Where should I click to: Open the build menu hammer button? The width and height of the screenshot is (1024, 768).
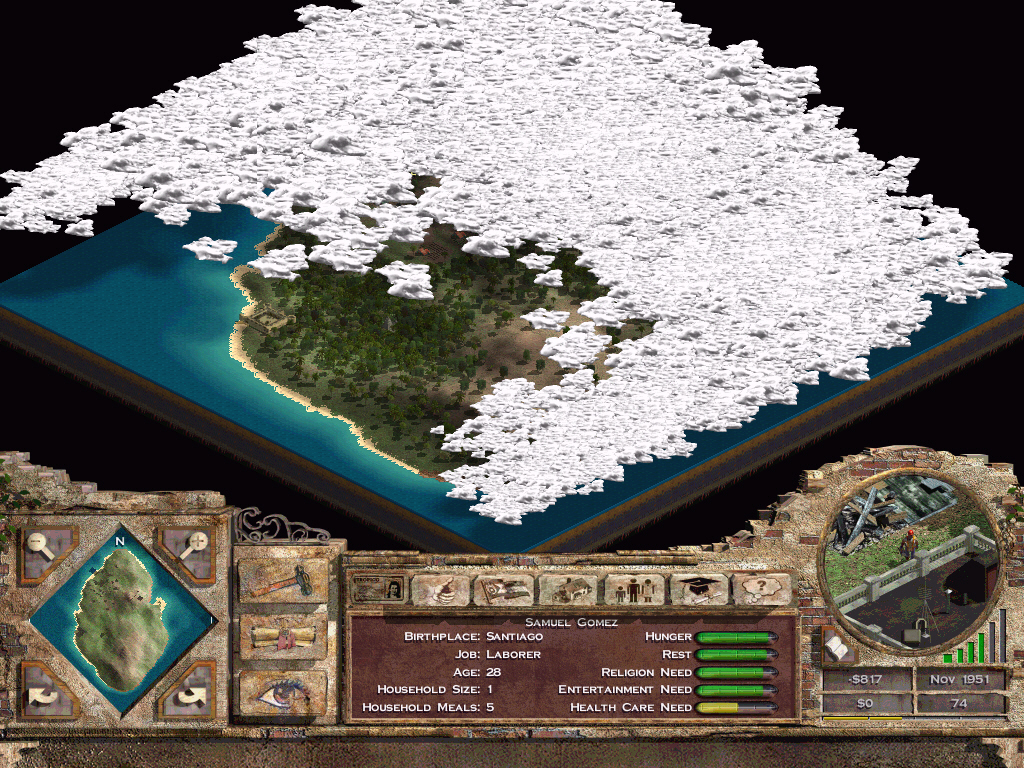point(283,580)
